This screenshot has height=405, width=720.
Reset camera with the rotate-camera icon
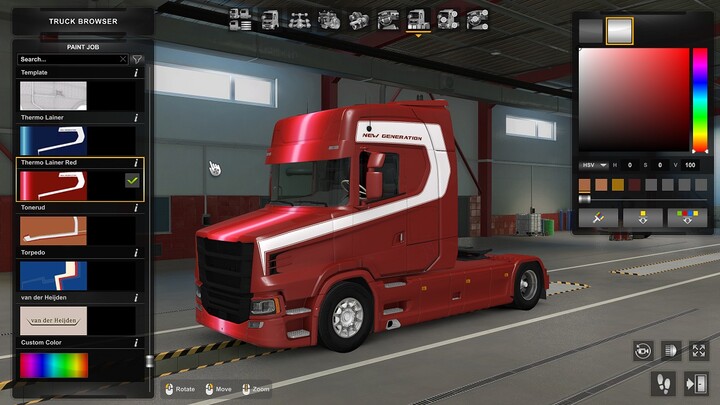point(643,350)
